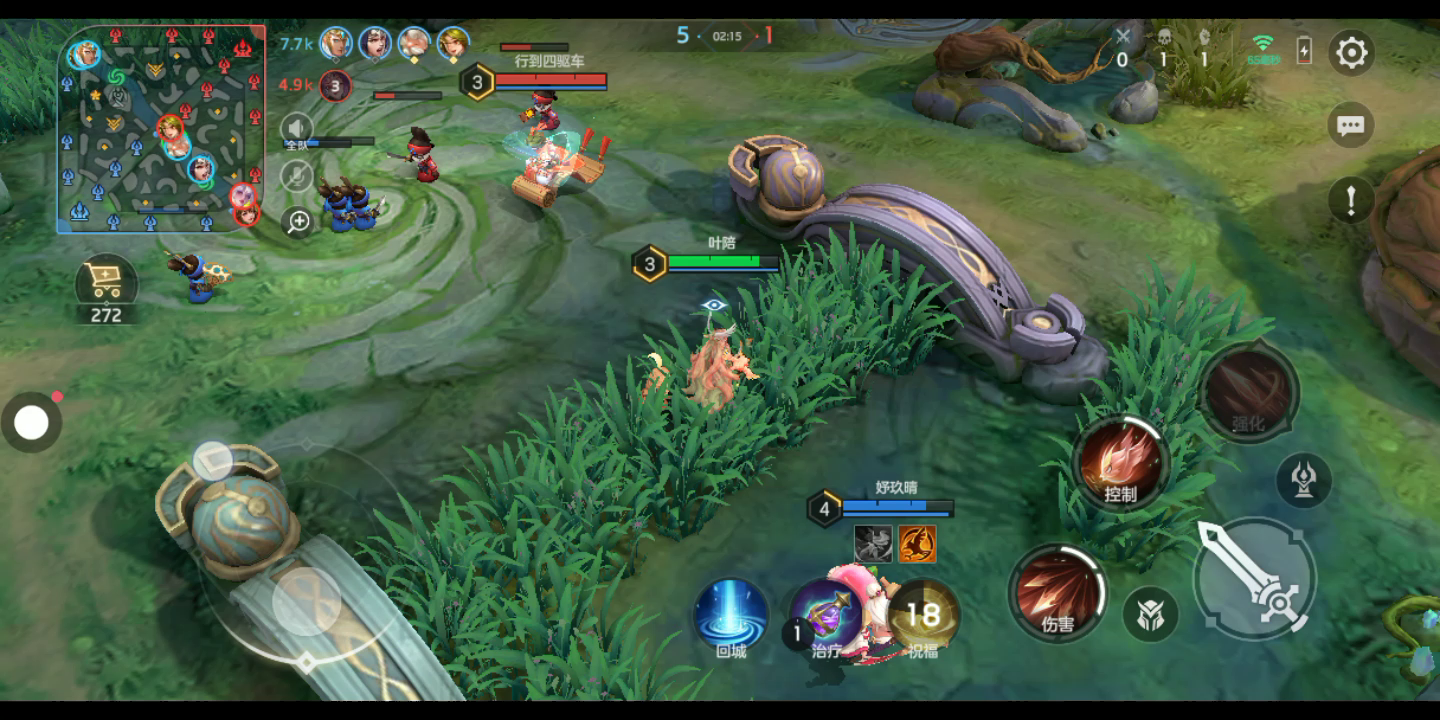Open the shop cart showing 272 gold
The width and height of the screenshot is (1440, 720).
[106, 284]
